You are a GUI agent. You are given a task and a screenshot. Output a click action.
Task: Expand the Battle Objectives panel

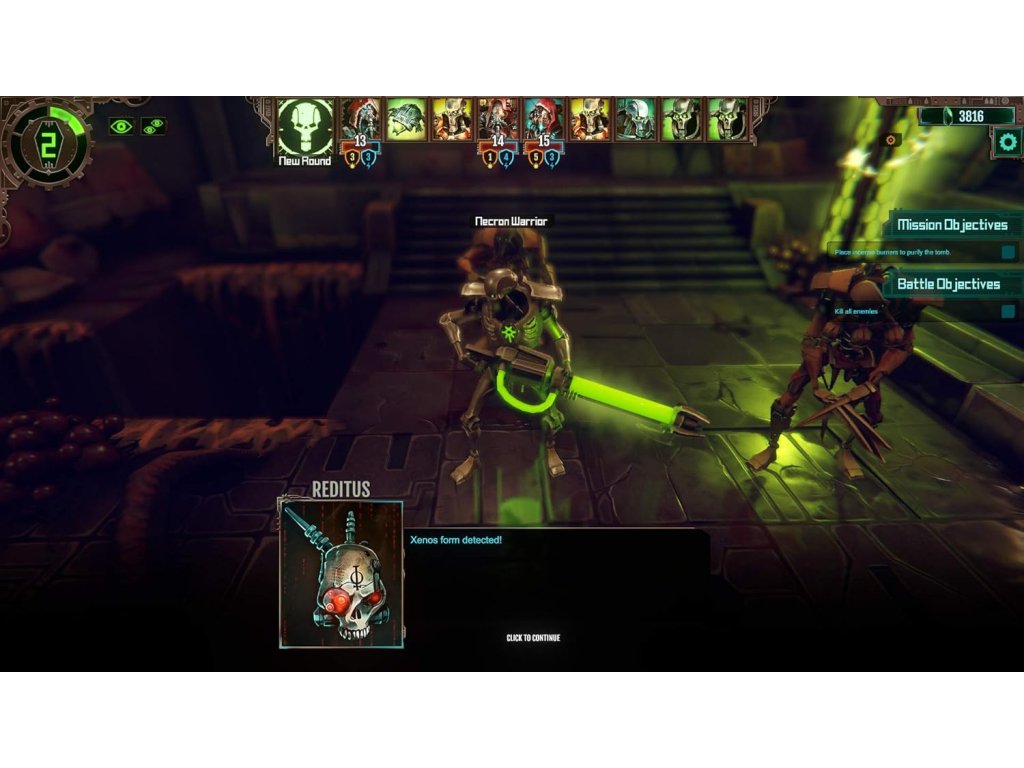click(x=947, y=284)
